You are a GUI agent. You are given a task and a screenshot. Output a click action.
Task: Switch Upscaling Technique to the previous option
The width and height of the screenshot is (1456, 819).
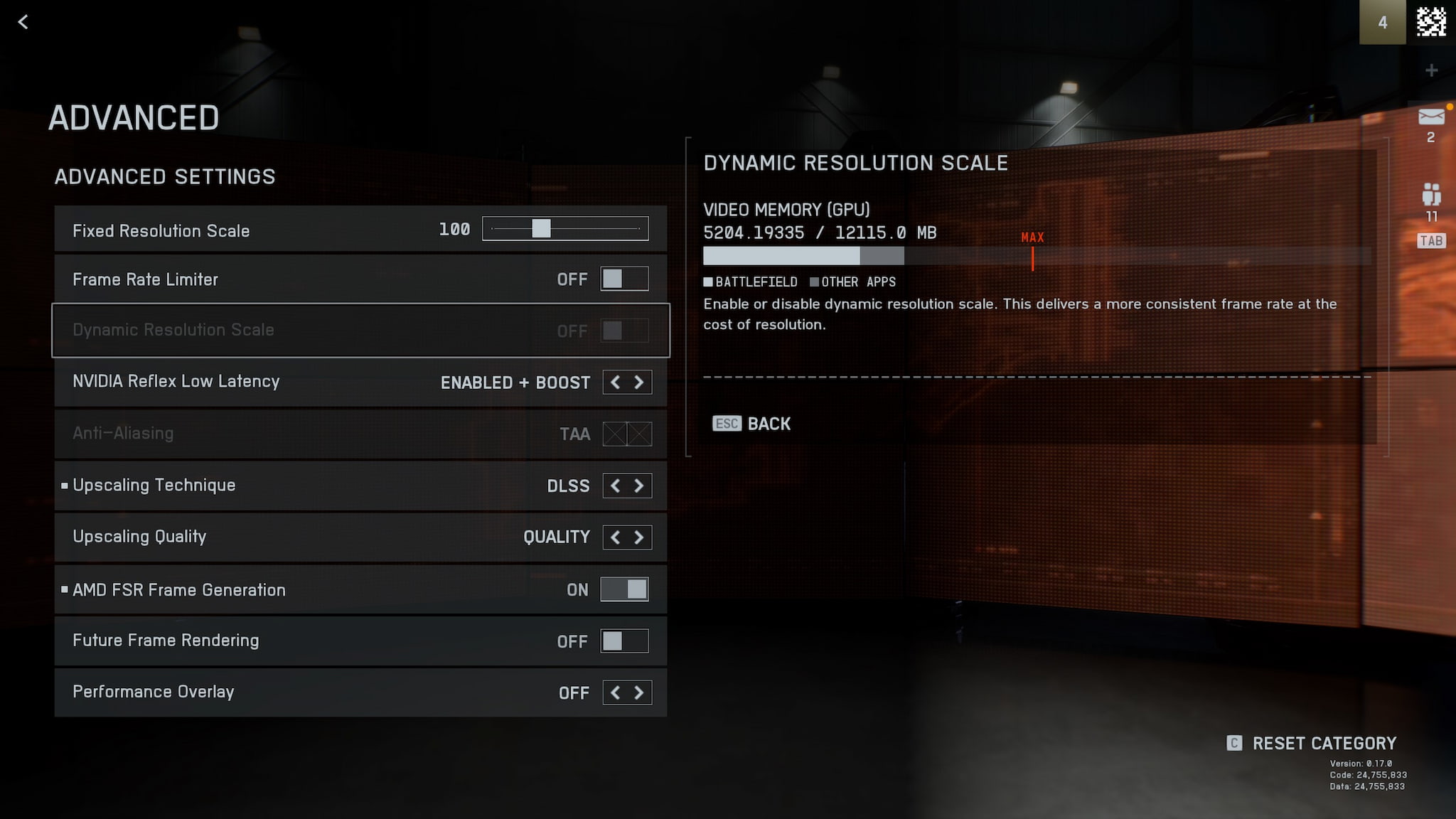(615, 486)
